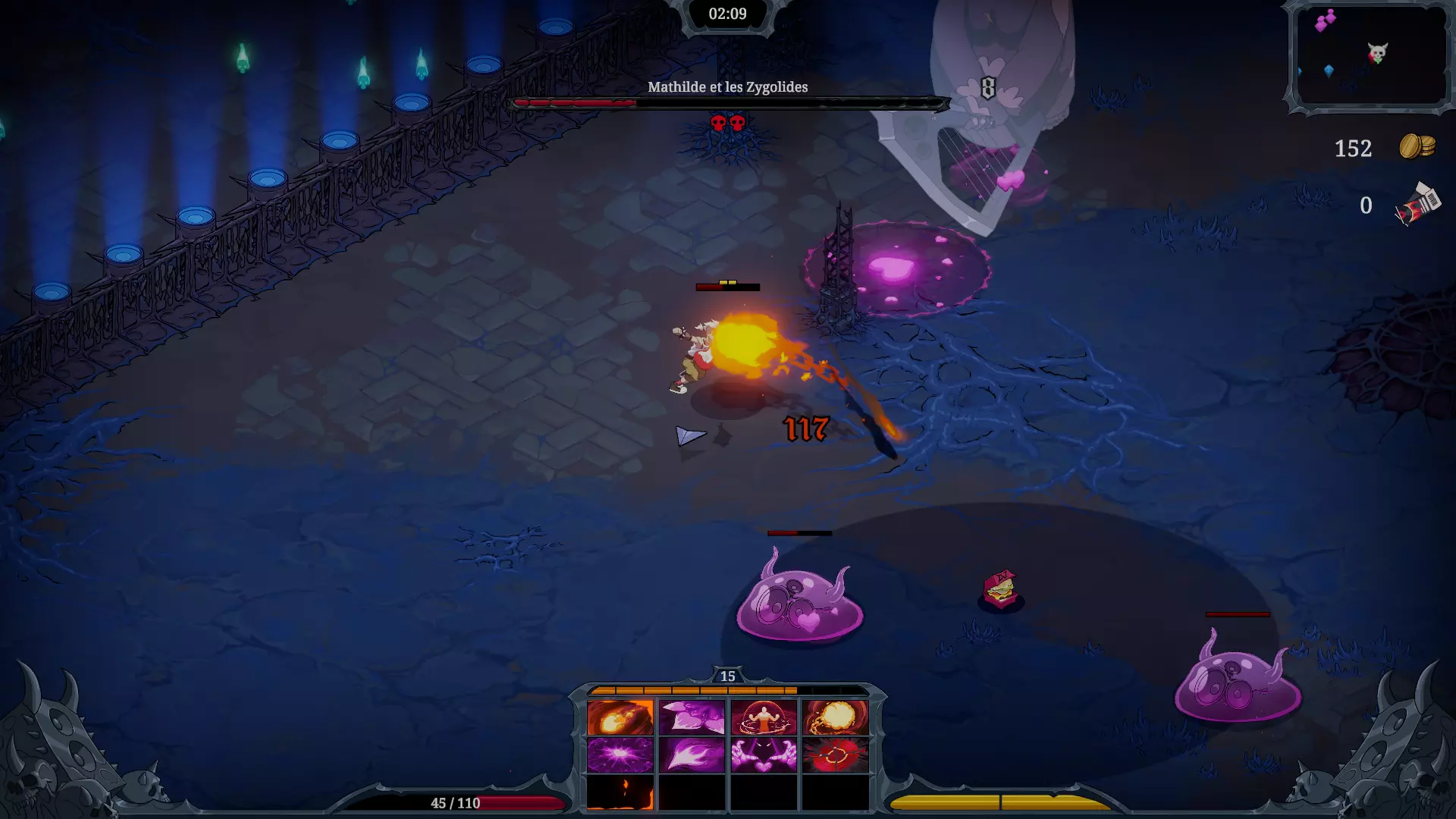Use the pink hearts arrow skill

click(x=692, y=717)
